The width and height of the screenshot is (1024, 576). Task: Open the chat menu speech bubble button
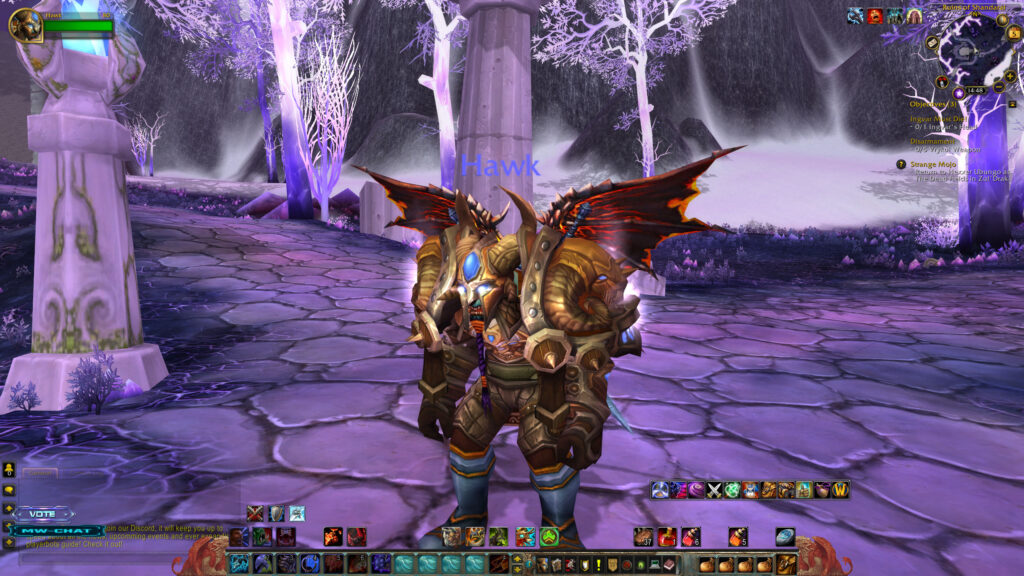pyautogui.click(x=9, y=490)
